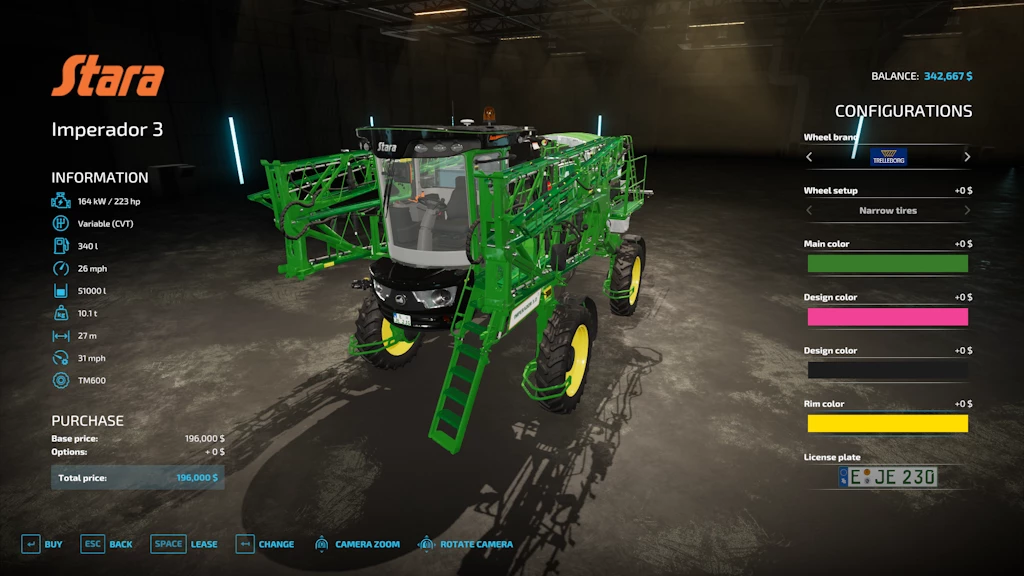Choose the Trelleborg wheel brand logo

click(x=888, y=157)
